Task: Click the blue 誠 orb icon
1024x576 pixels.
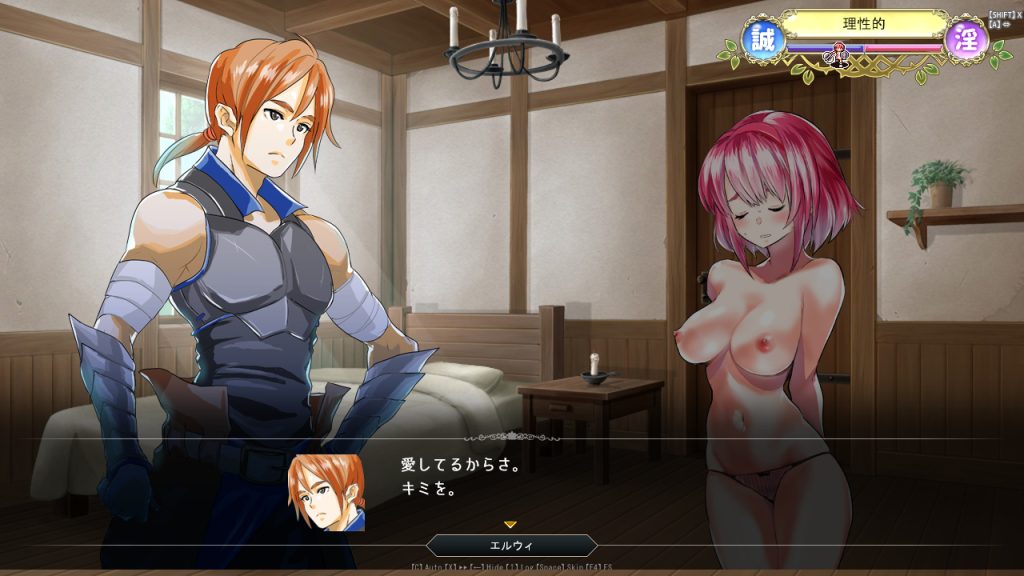Action: 761,39
